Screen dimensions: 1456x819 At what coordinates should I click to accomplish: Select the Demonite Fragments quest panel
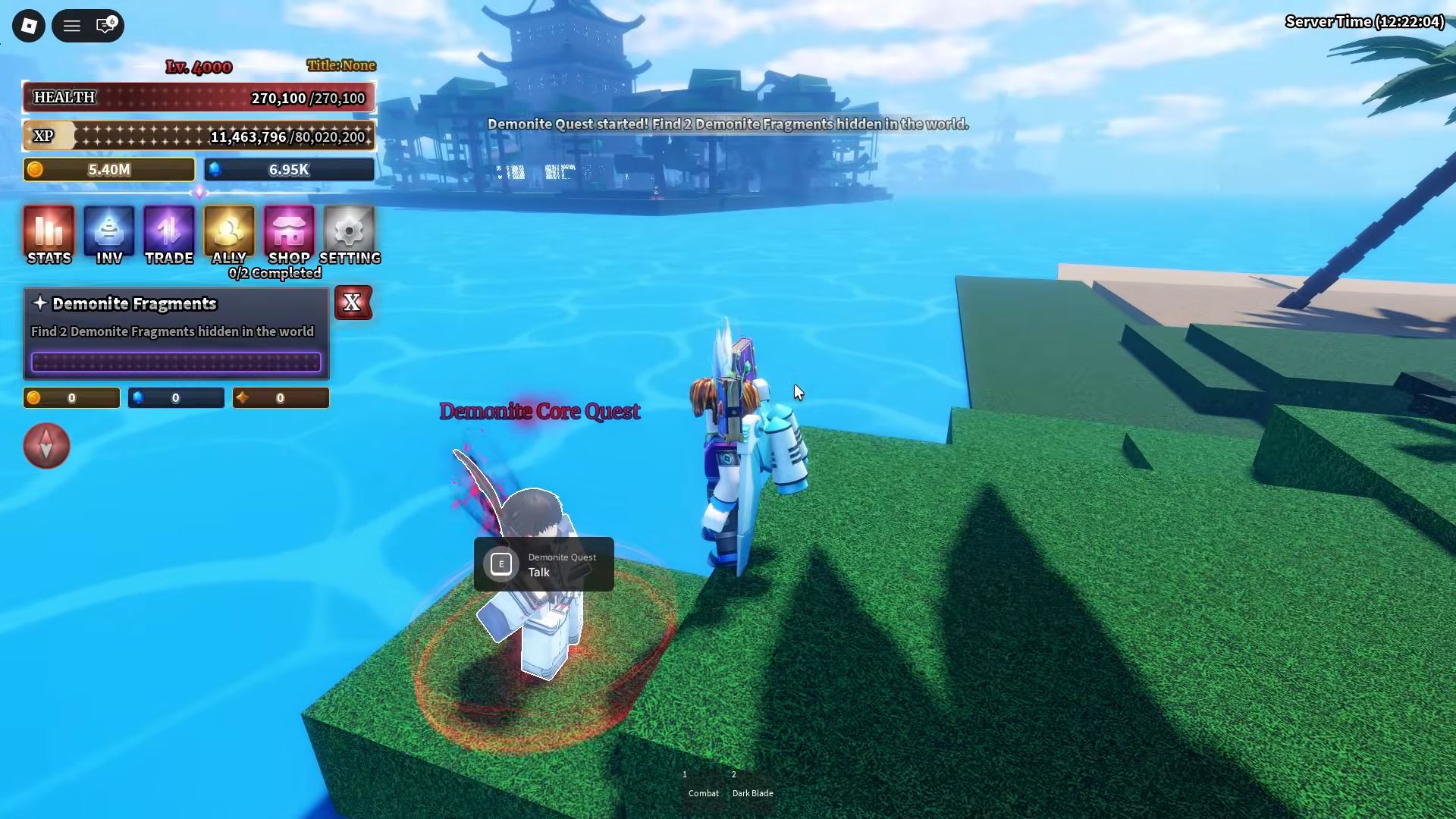pyautogui.click(x=176, y=333)
